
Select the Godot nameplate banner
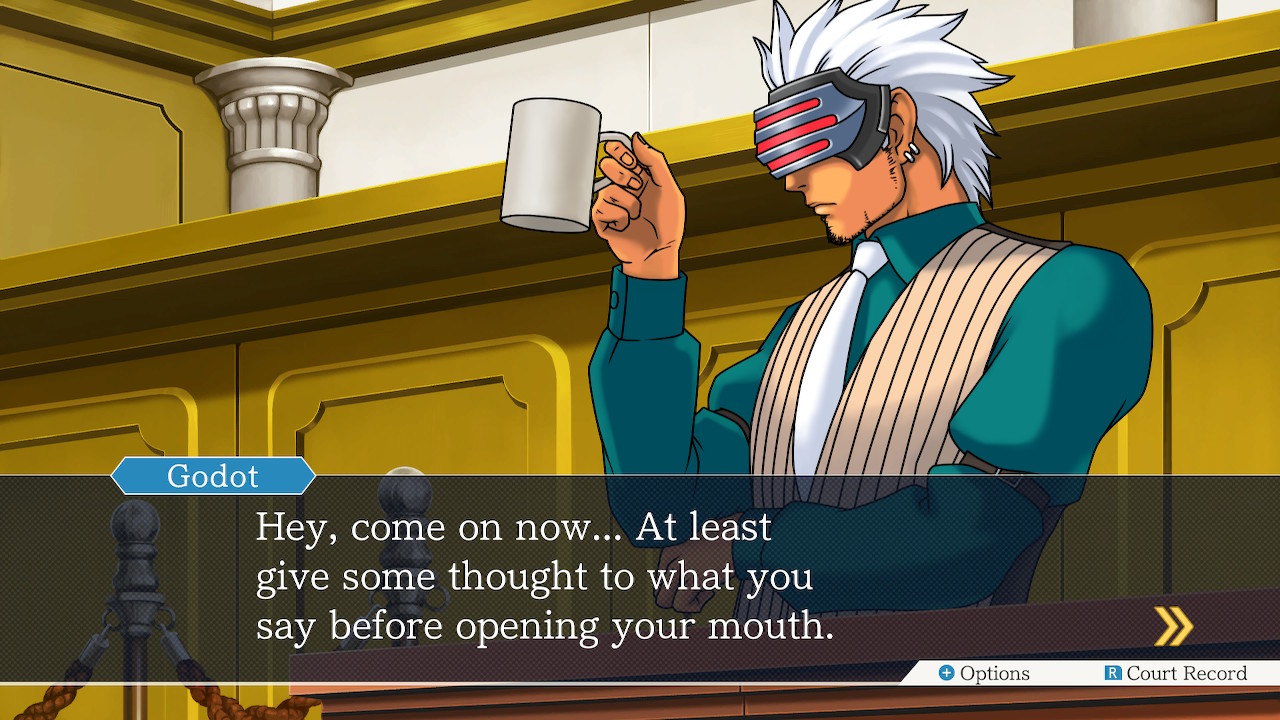coord(213,477)
